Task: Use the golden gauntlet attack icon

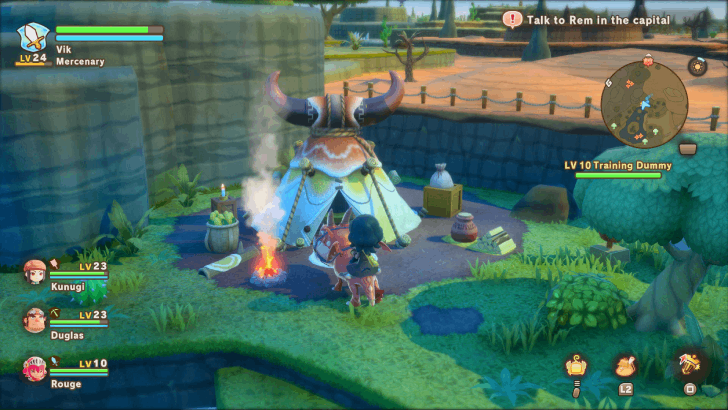Action: click(x=691, y=364)
